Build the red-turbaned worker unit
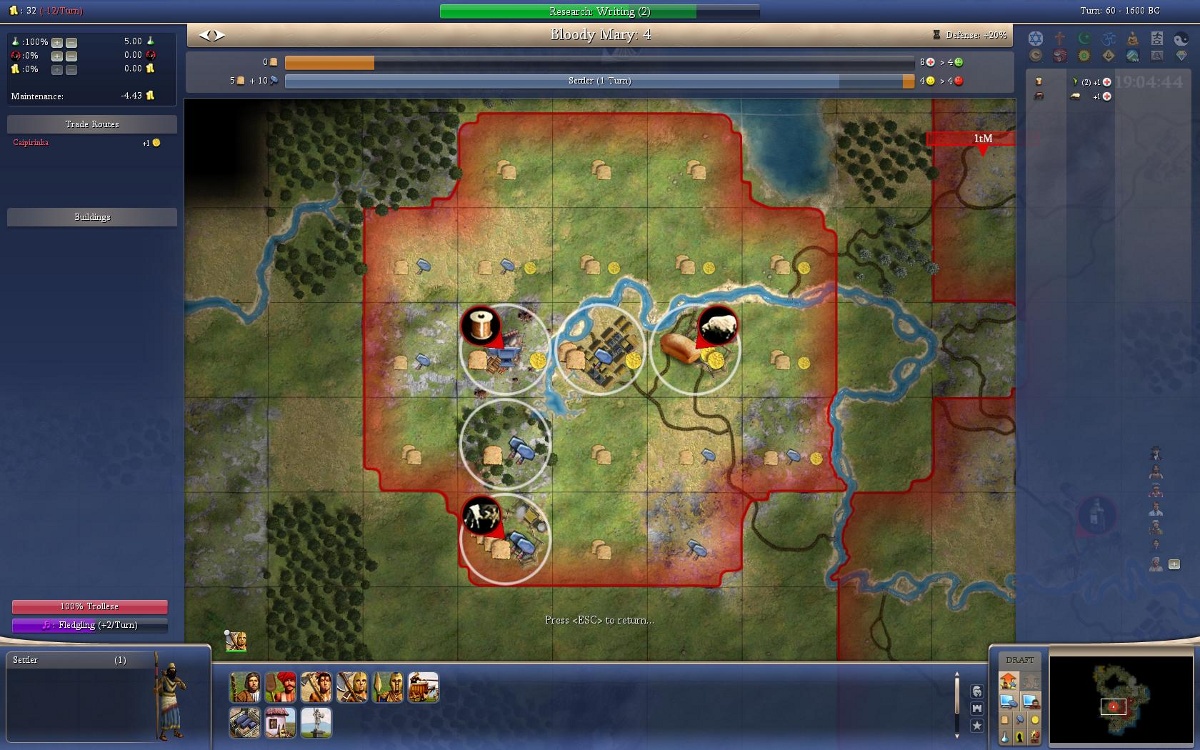 point(281,687)
